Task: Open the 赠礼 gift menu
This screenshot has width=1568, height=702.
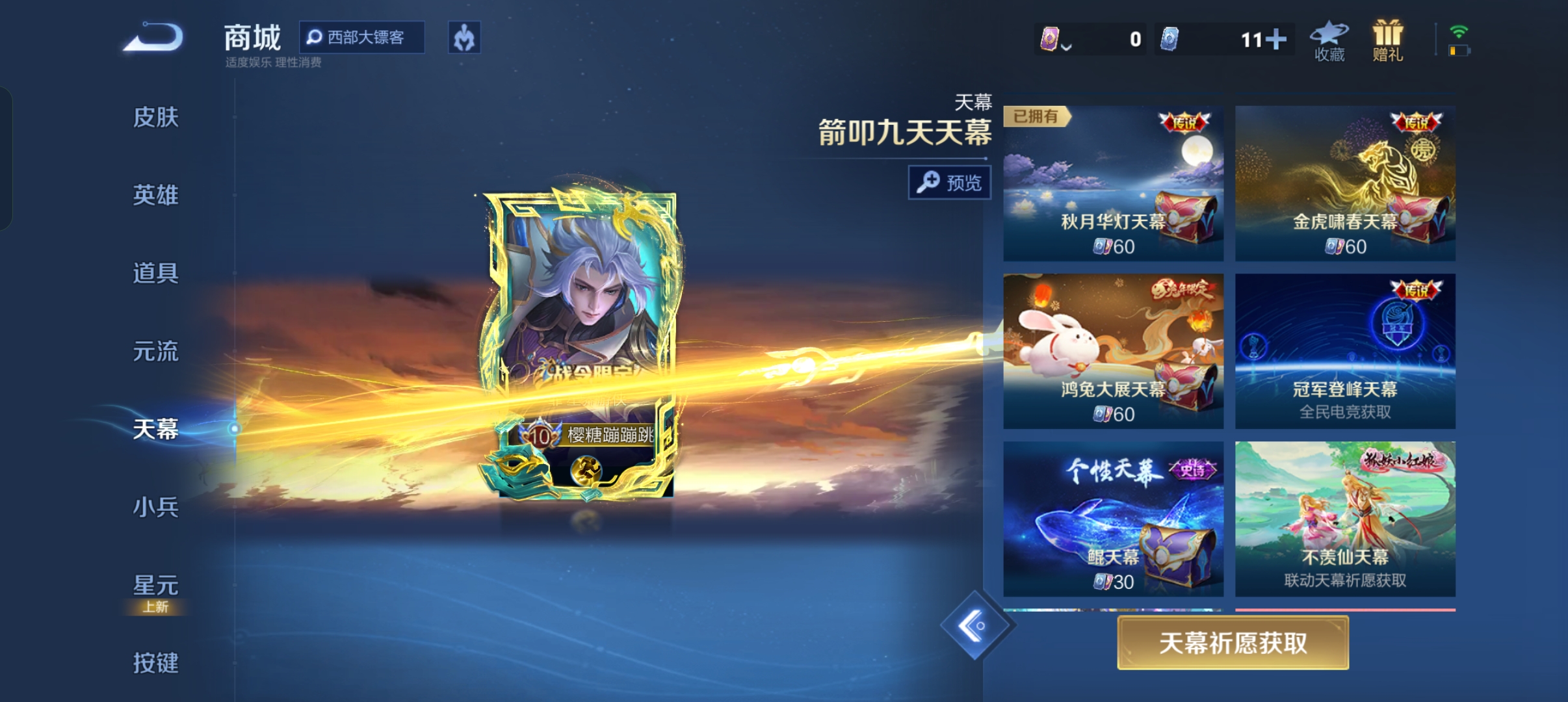Action: [x=1387, y=41]
